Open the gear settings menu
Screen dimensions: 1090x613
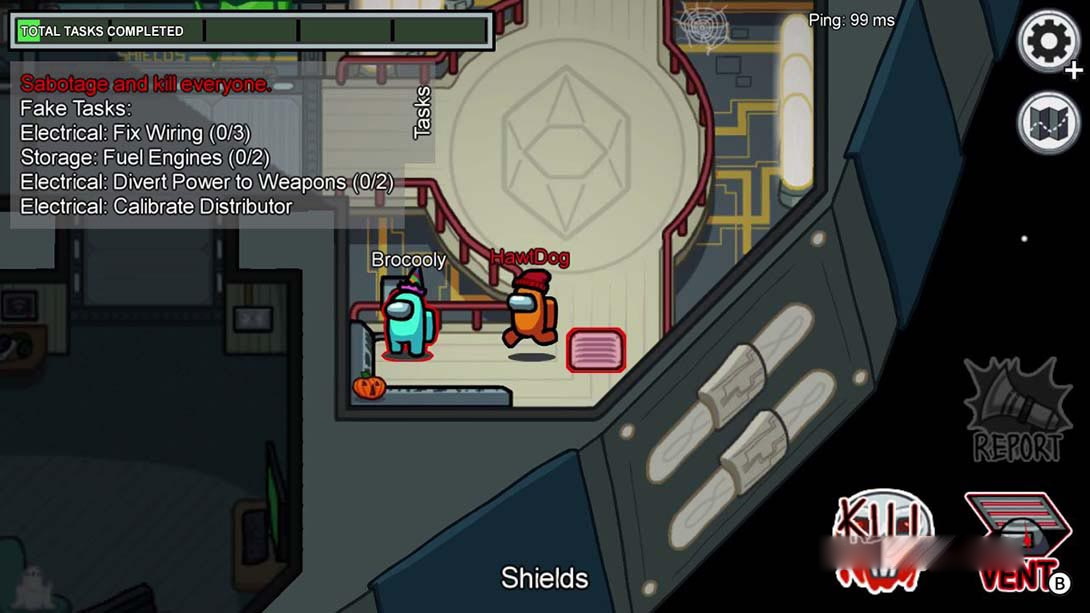coord(1047,42)
